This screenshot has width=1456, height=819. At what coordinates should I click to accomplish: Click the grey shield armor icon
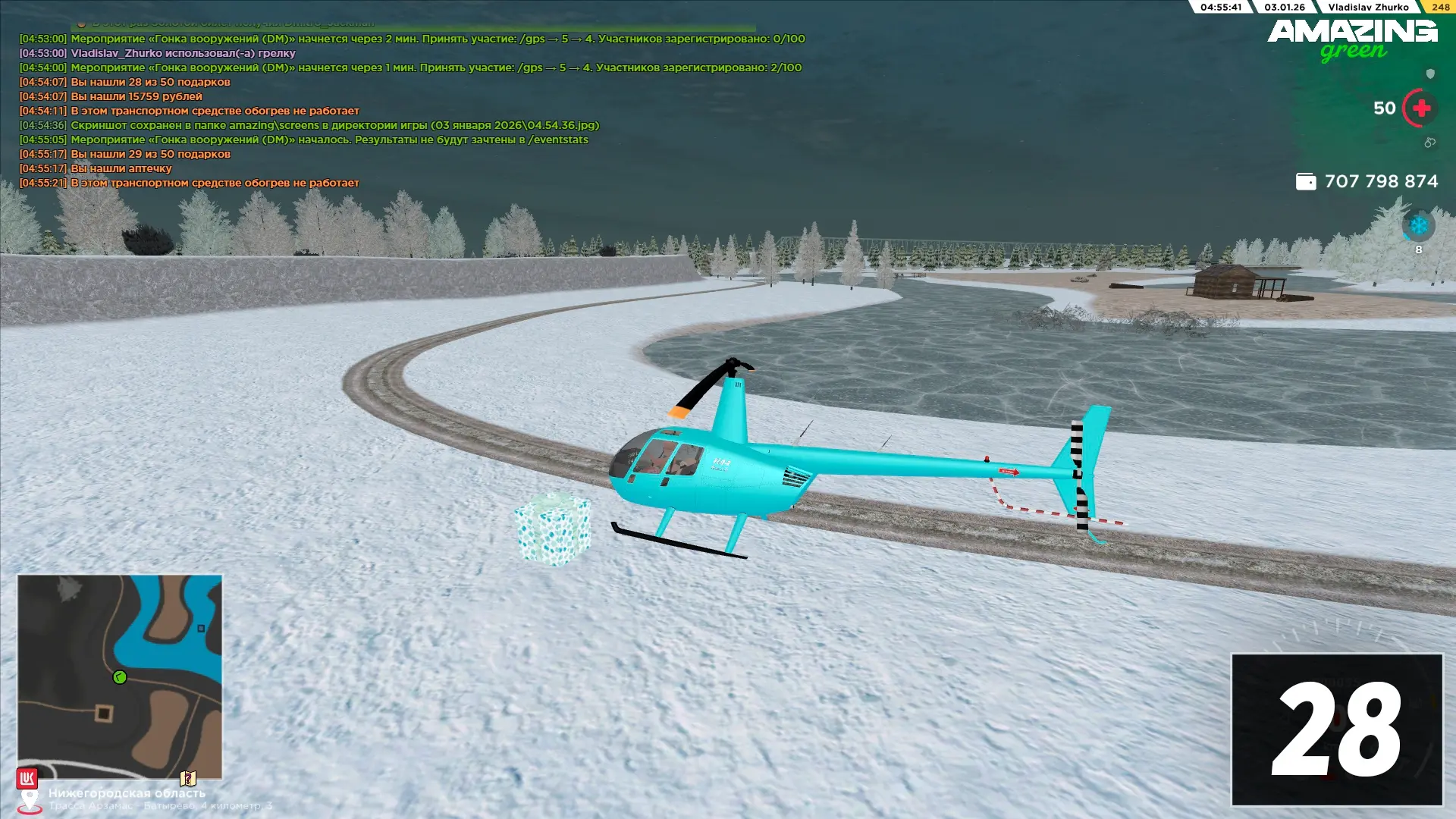click(x=1430, y=74)
